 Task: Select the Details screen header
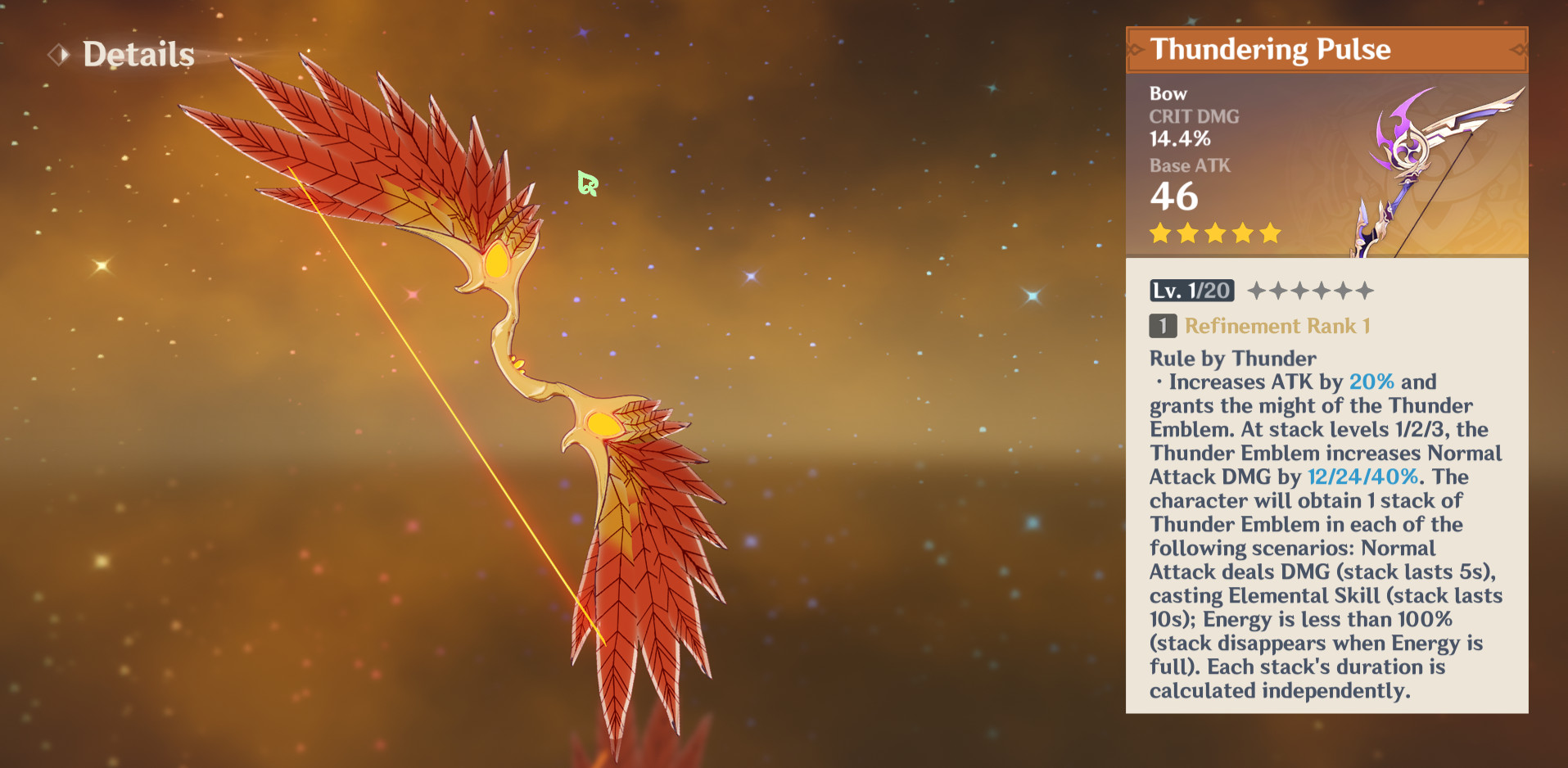coord(139,54)
